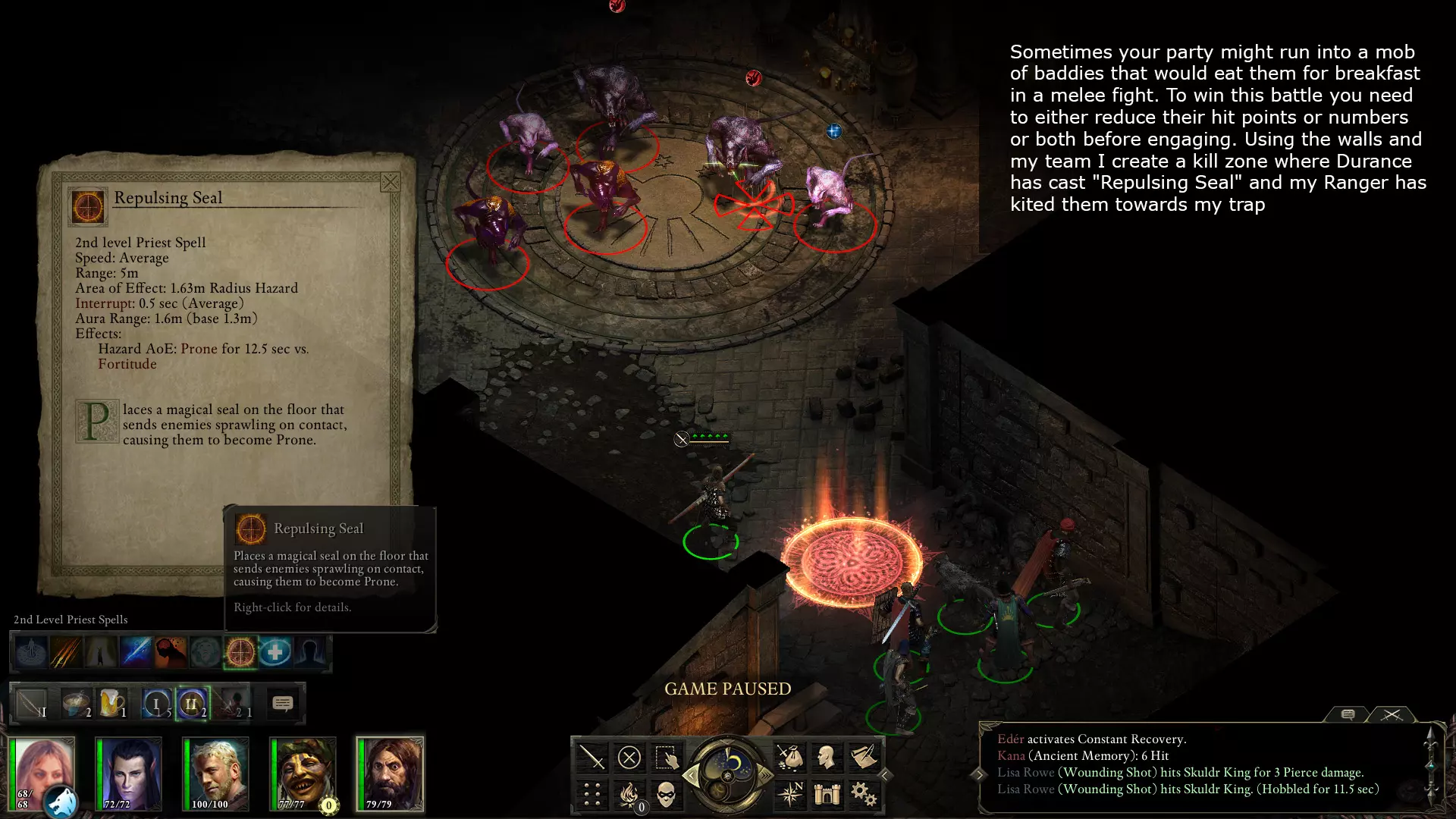
Task: Select the dark-haired elf portrait
Action: click(128, 773)
